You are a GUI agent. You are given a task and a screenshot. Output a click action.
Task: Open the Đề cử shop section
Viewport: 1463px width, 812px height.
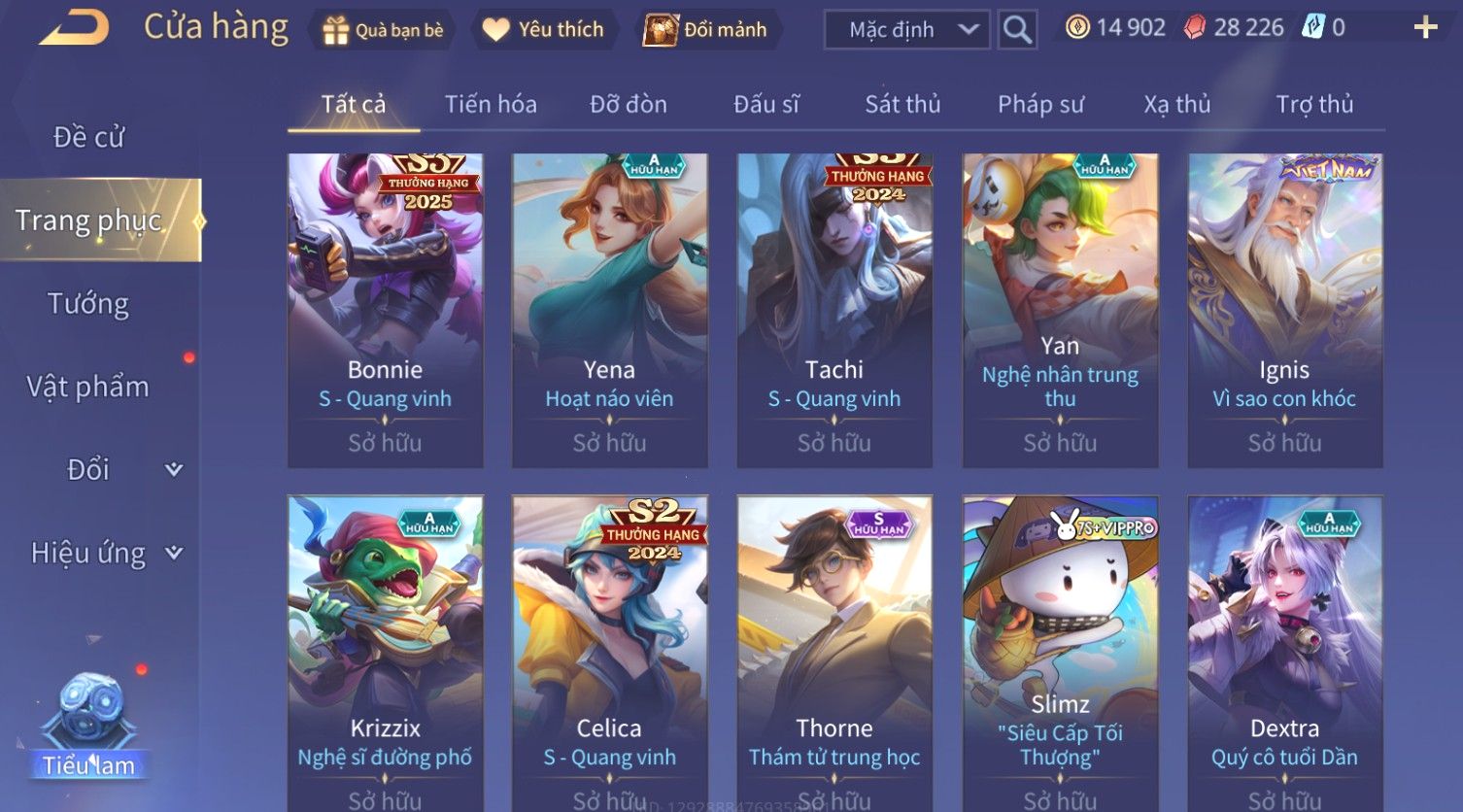(x=88, y=137)
